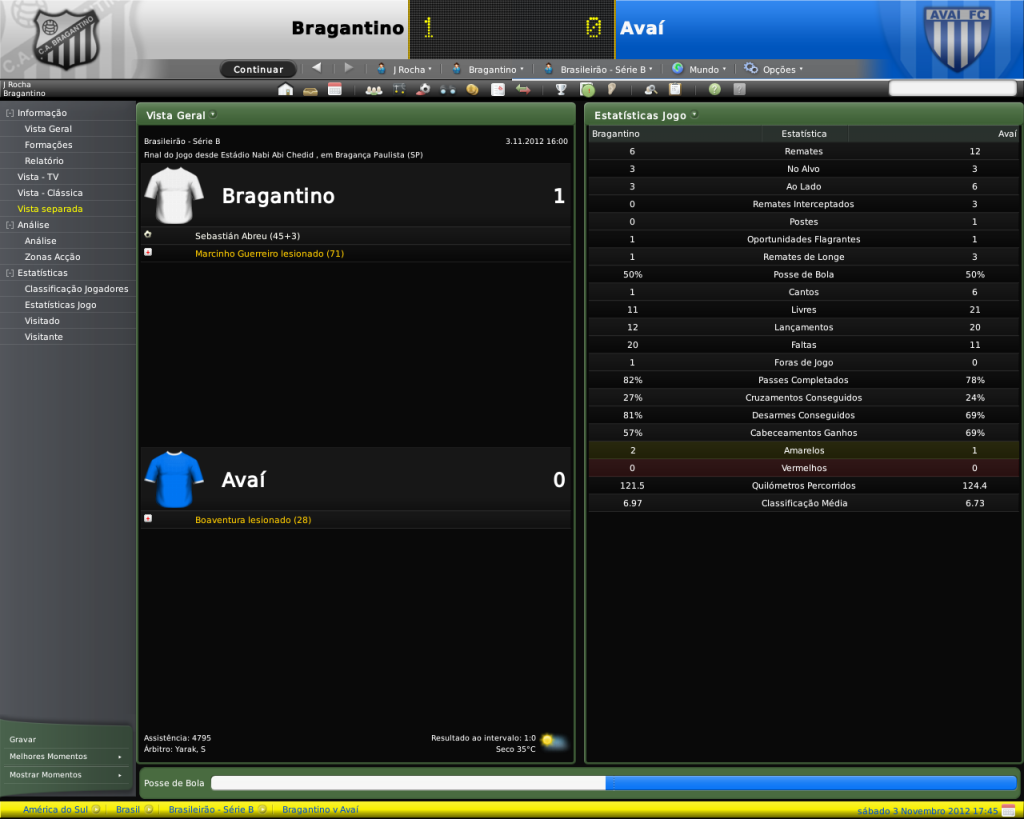Open the Visitante stats page

click(x=44, y=337)
